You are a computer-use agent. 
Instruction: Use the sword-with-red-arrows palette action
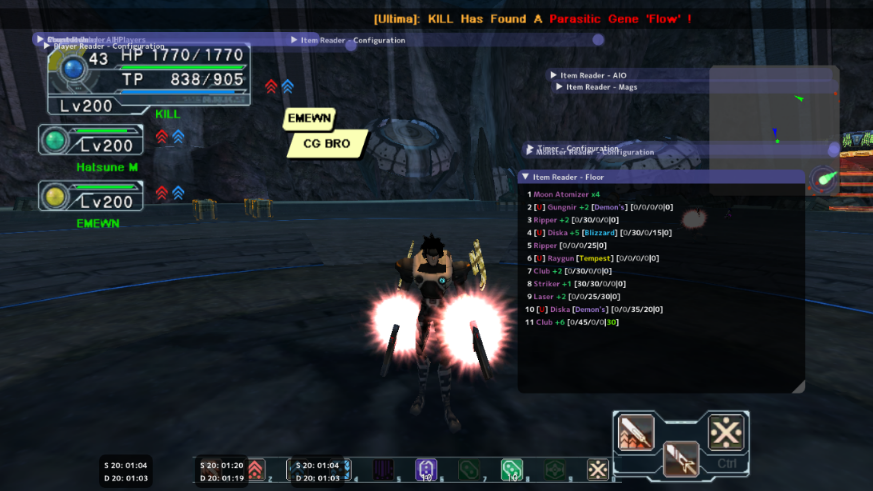[x=636, y=433]
